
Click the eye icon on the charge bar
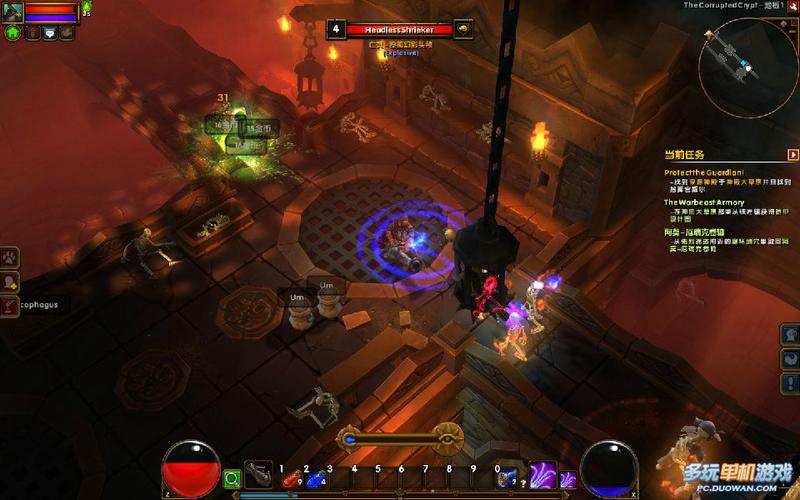pyautogui.click(x=447, y=437)
